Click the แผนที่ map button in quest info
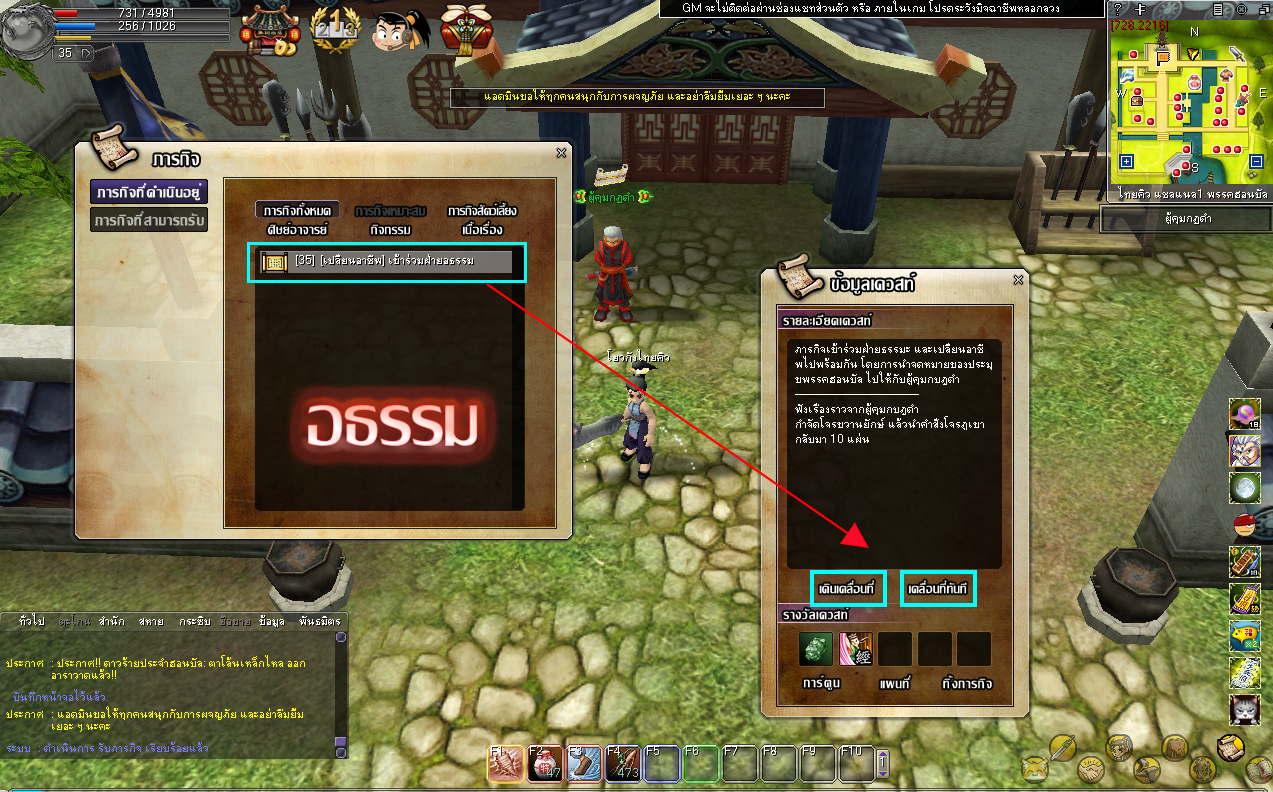Image resolution: width=1273 pixels, height=792 pixels. [896, 684]
